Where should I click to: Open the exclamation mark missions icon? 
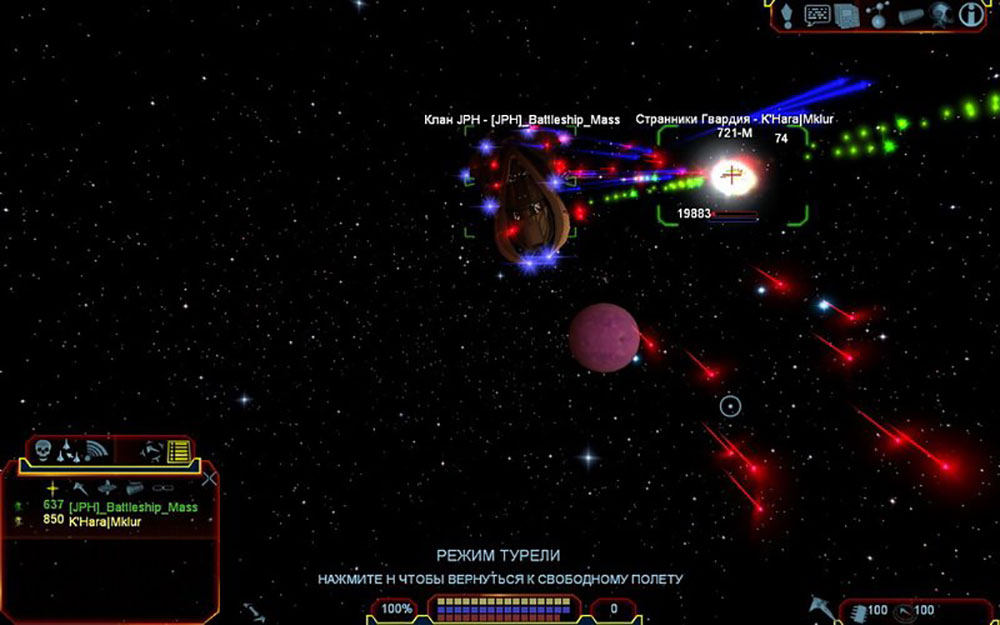coord(788,15)
